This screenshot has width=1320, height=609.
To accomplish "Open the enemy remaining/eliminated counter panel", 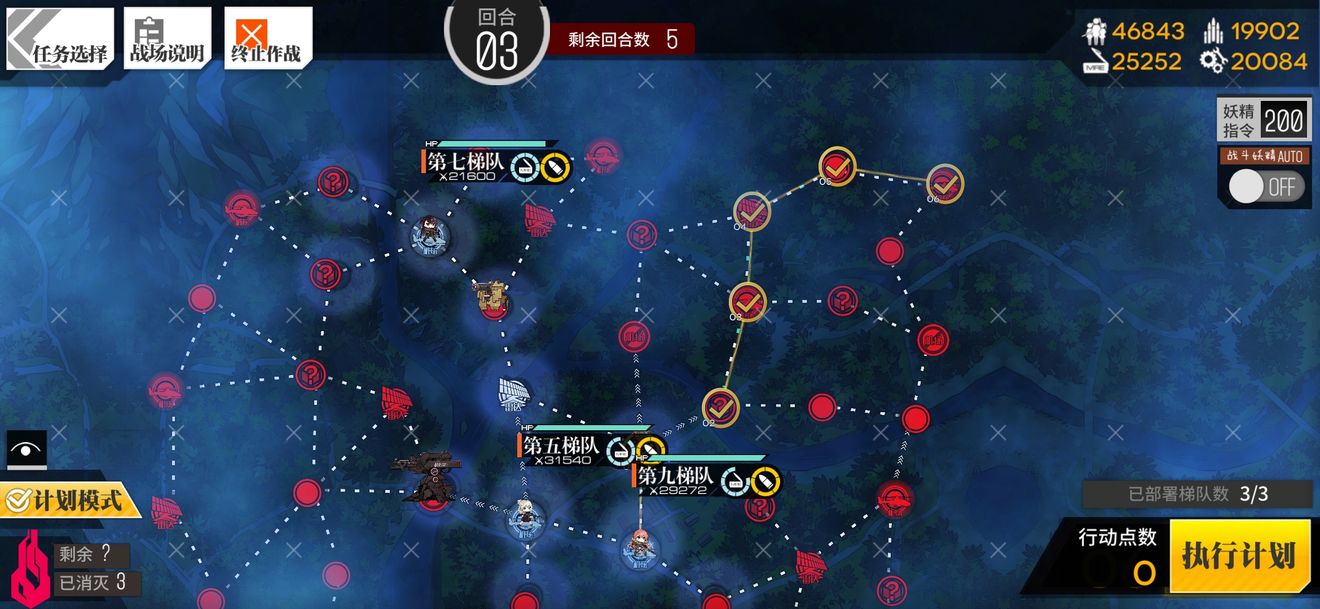I will coord(82,568).
